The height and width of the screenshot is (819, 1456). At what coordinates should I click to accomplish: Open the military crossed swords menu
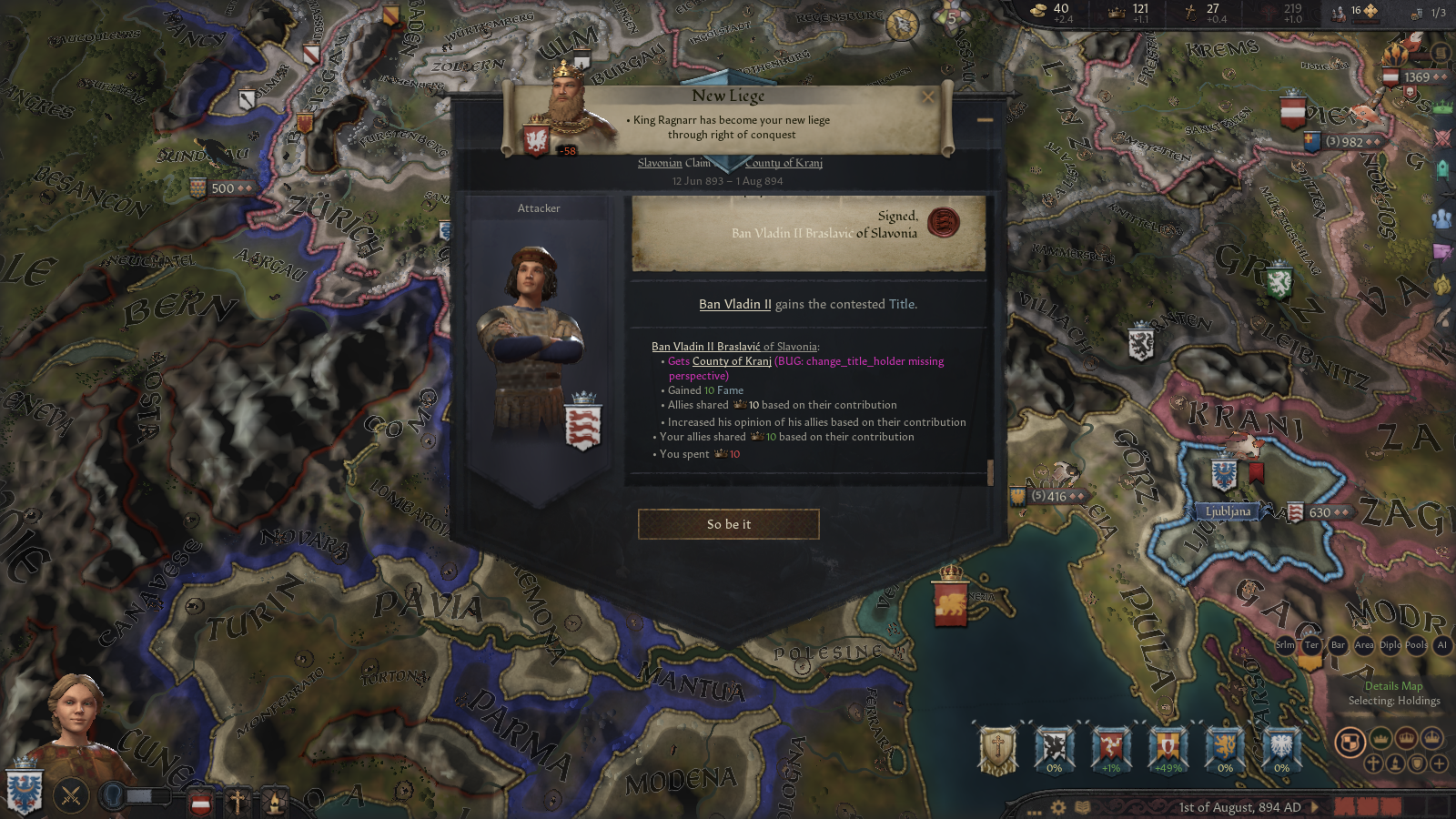[71, 796]
